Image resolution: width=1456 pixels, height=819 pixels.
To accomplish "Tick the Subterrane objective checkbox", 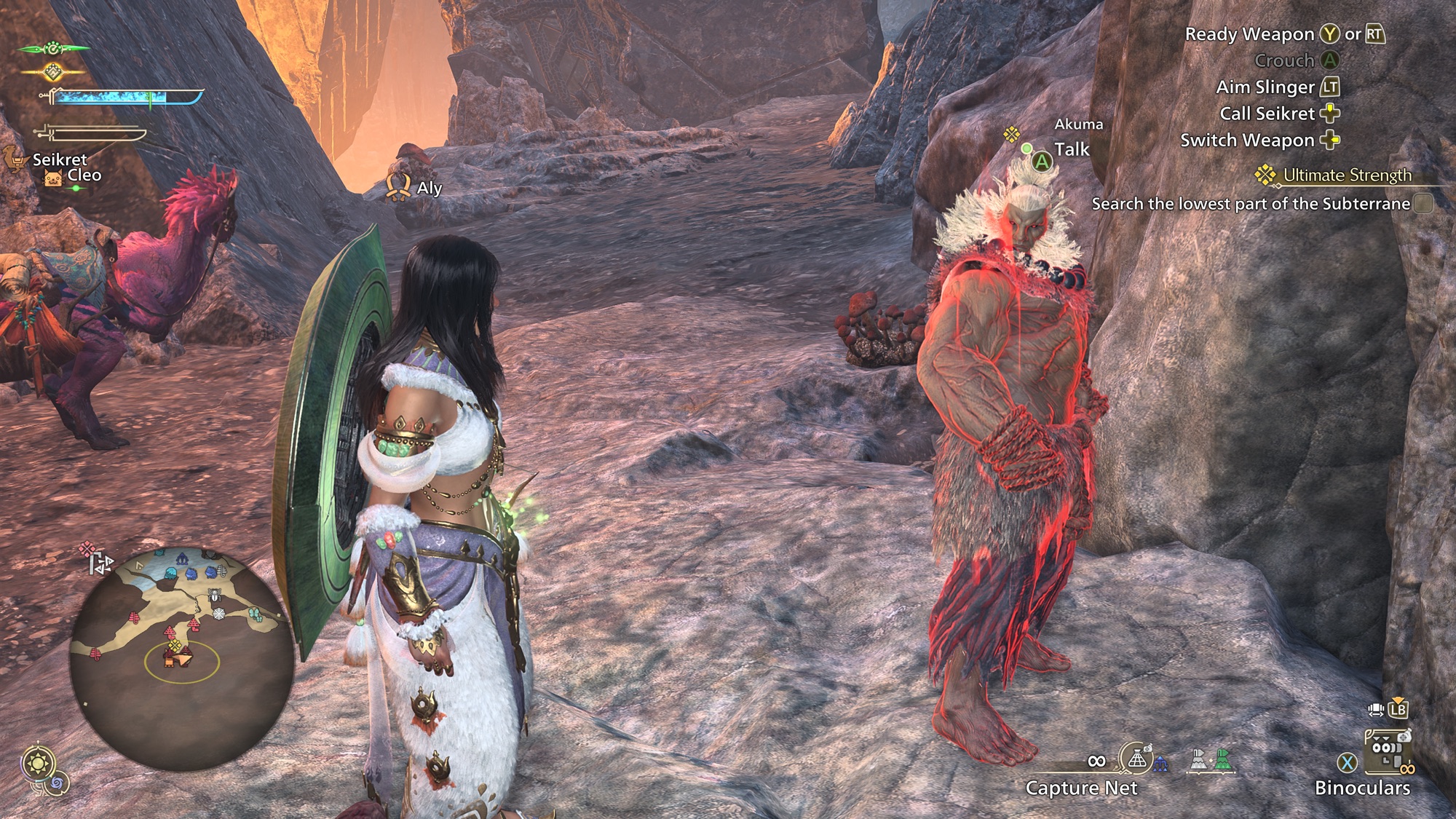I will click(x=1423, y=204).
